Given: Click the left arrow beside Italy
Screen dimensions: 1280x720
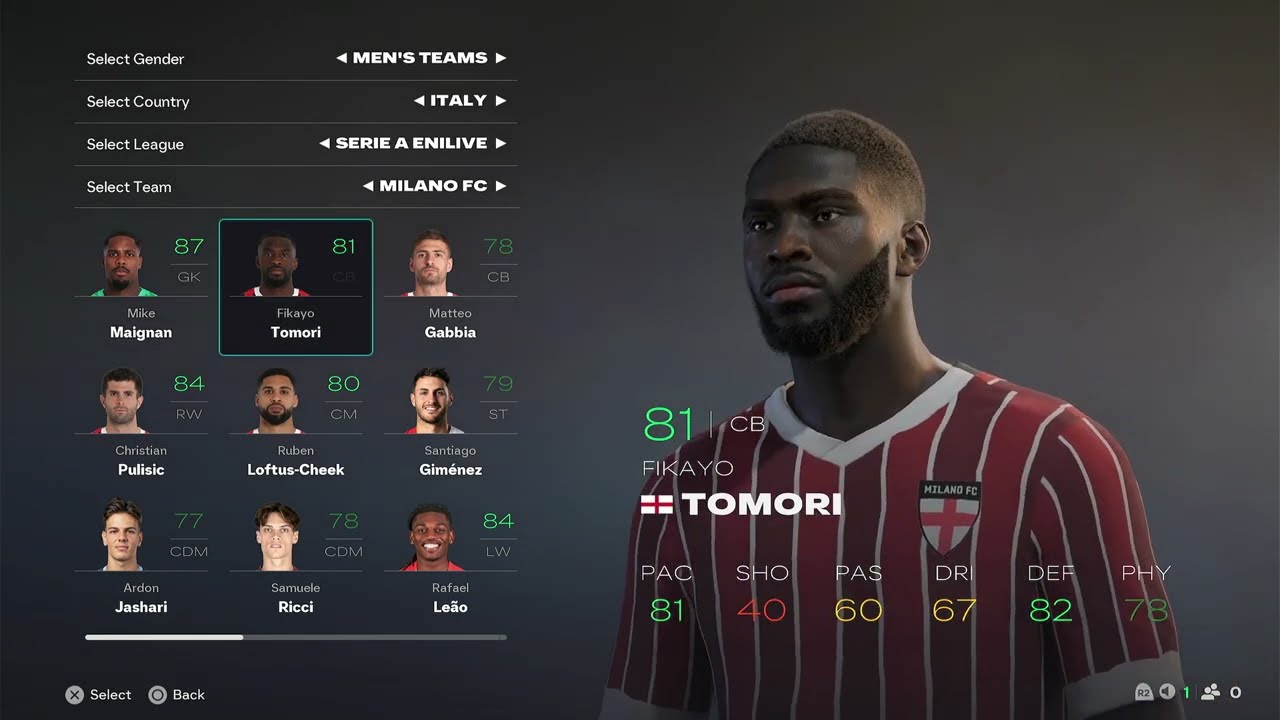Looking at the screenshot, I should [419, 101].
